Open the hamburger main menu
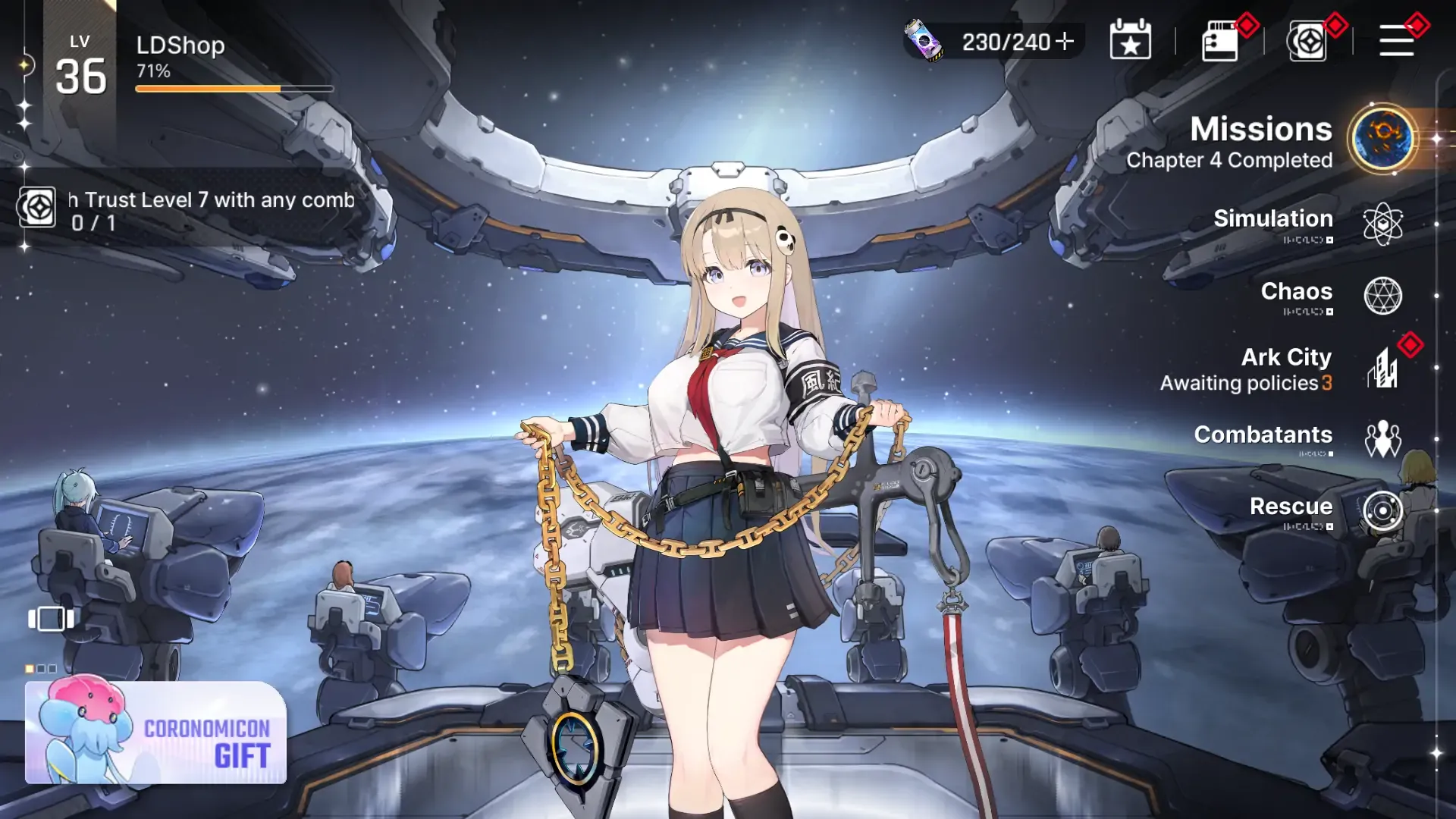This screenshot has width=1456, height=819. click(1396, 41)
